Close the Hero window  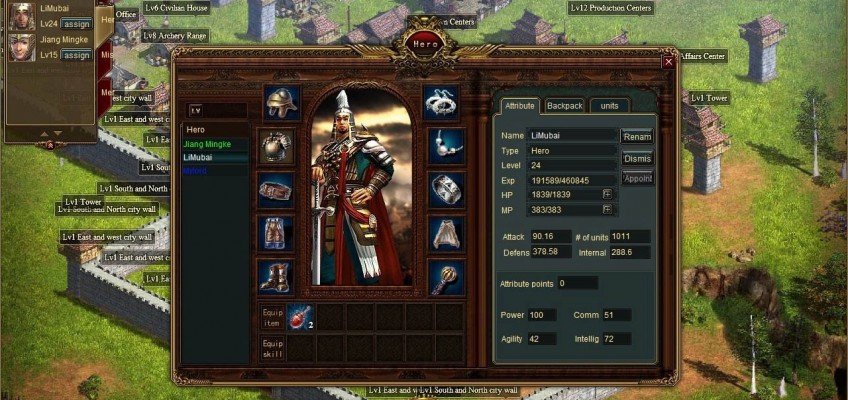point(668,62)
